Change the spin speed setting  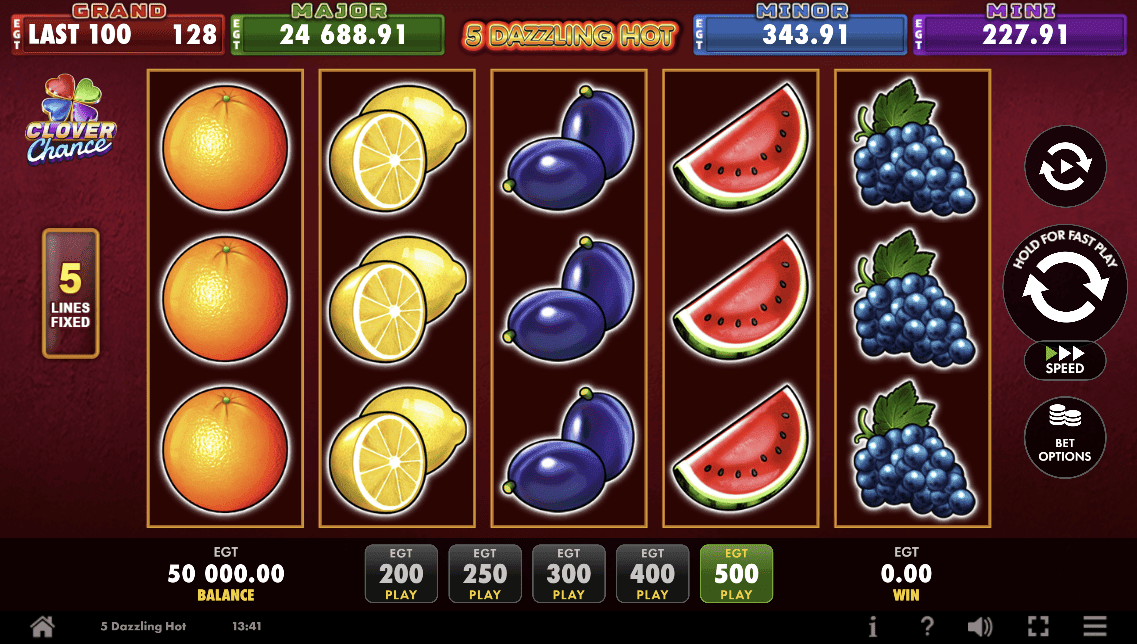(1065, 361)
